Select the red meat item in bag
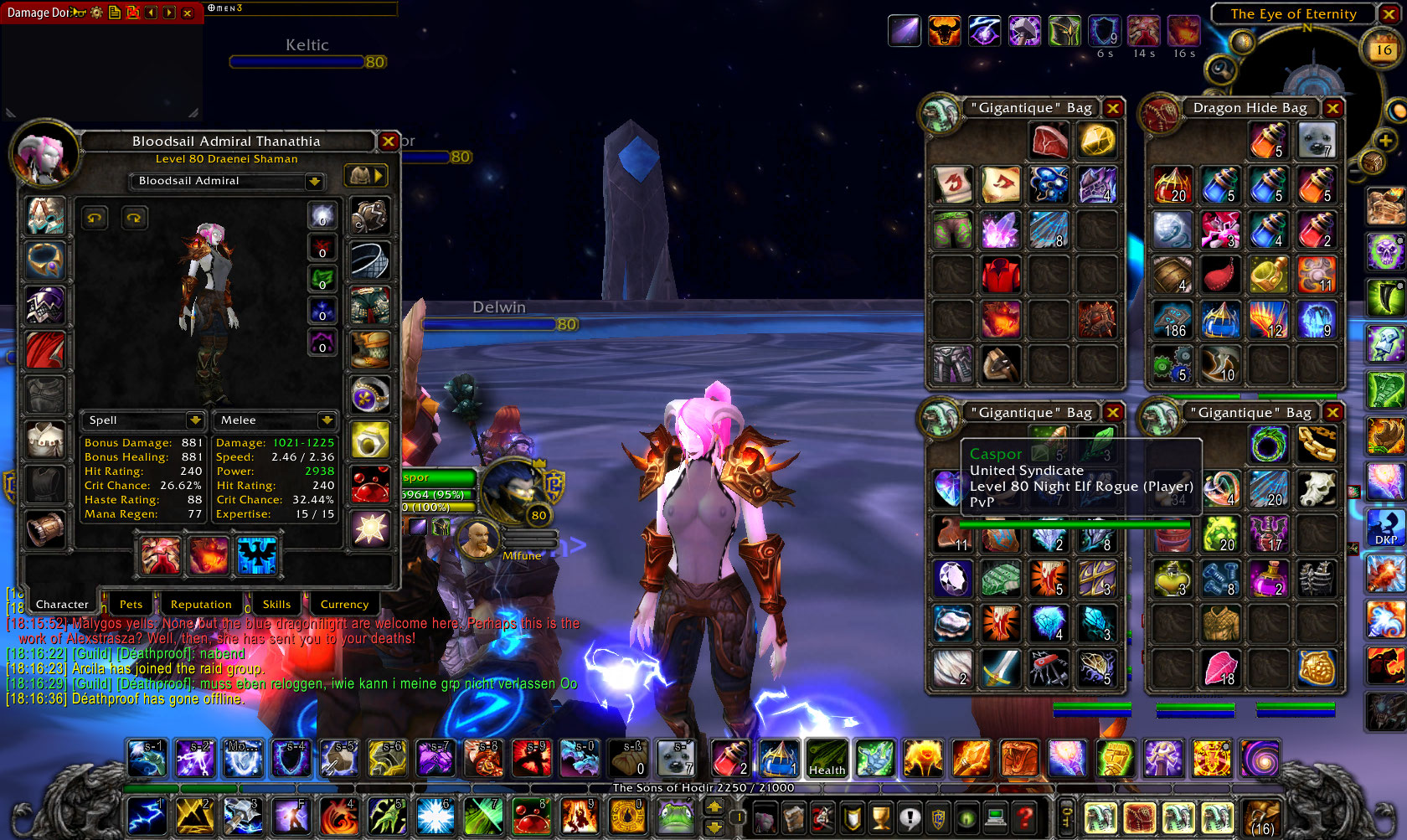 (1049, 140)
